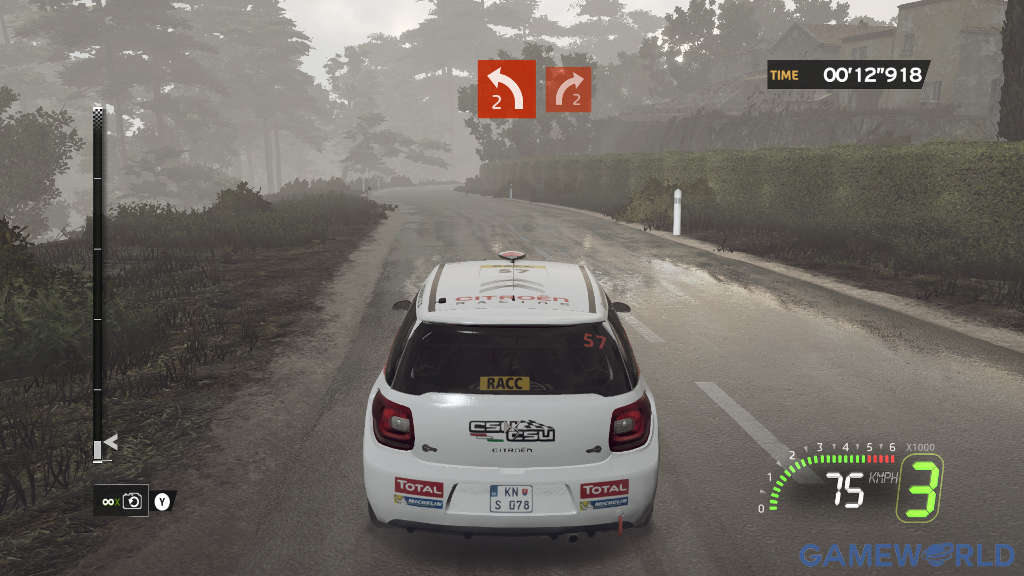Select the highlighted left turn pace note
Image resolution: width=1024 pixels, height=576 pixels.
tap(506, 89)
